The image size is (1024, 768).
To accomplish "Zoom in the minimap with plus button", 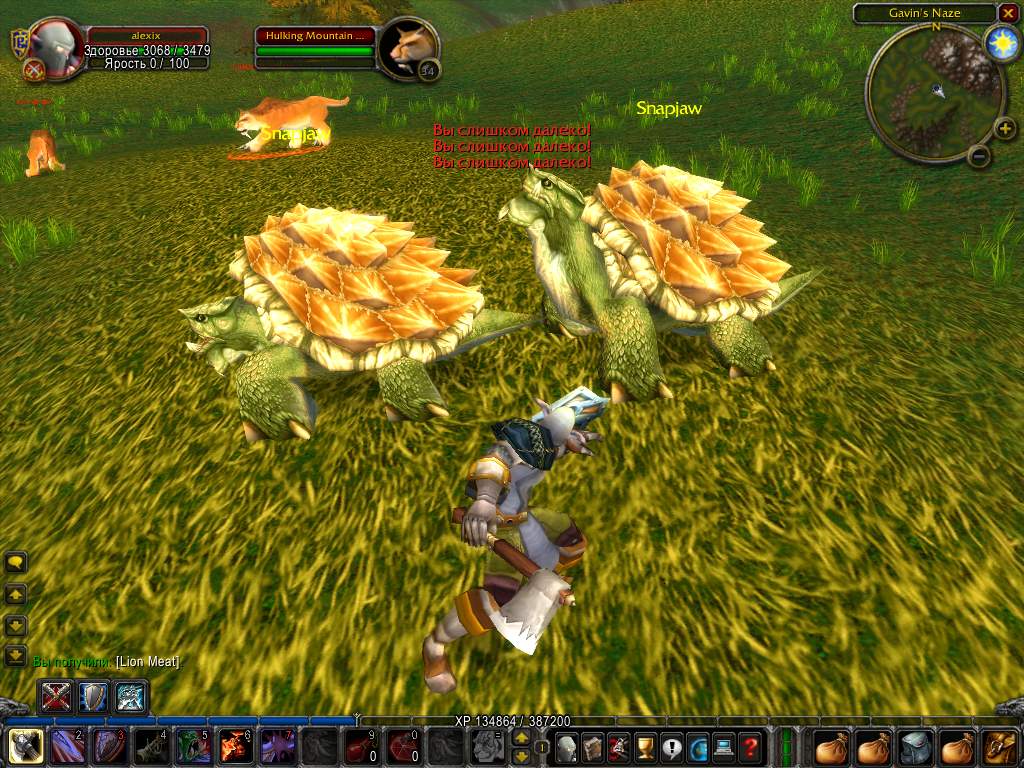I will (1003, 128).
